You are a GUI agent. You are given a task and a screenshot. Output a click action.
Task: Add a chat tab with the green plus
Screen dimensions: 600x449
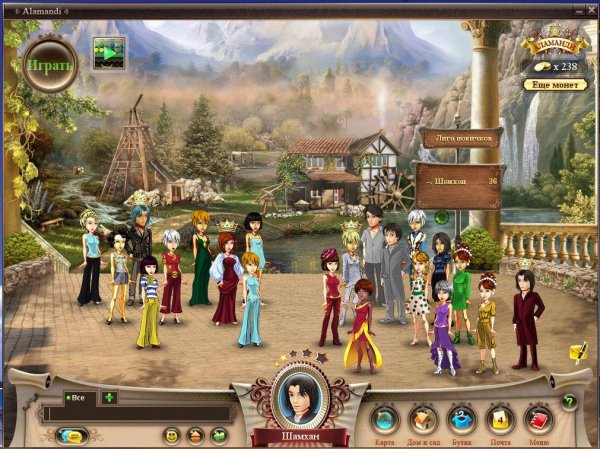[x=109, y=398]
